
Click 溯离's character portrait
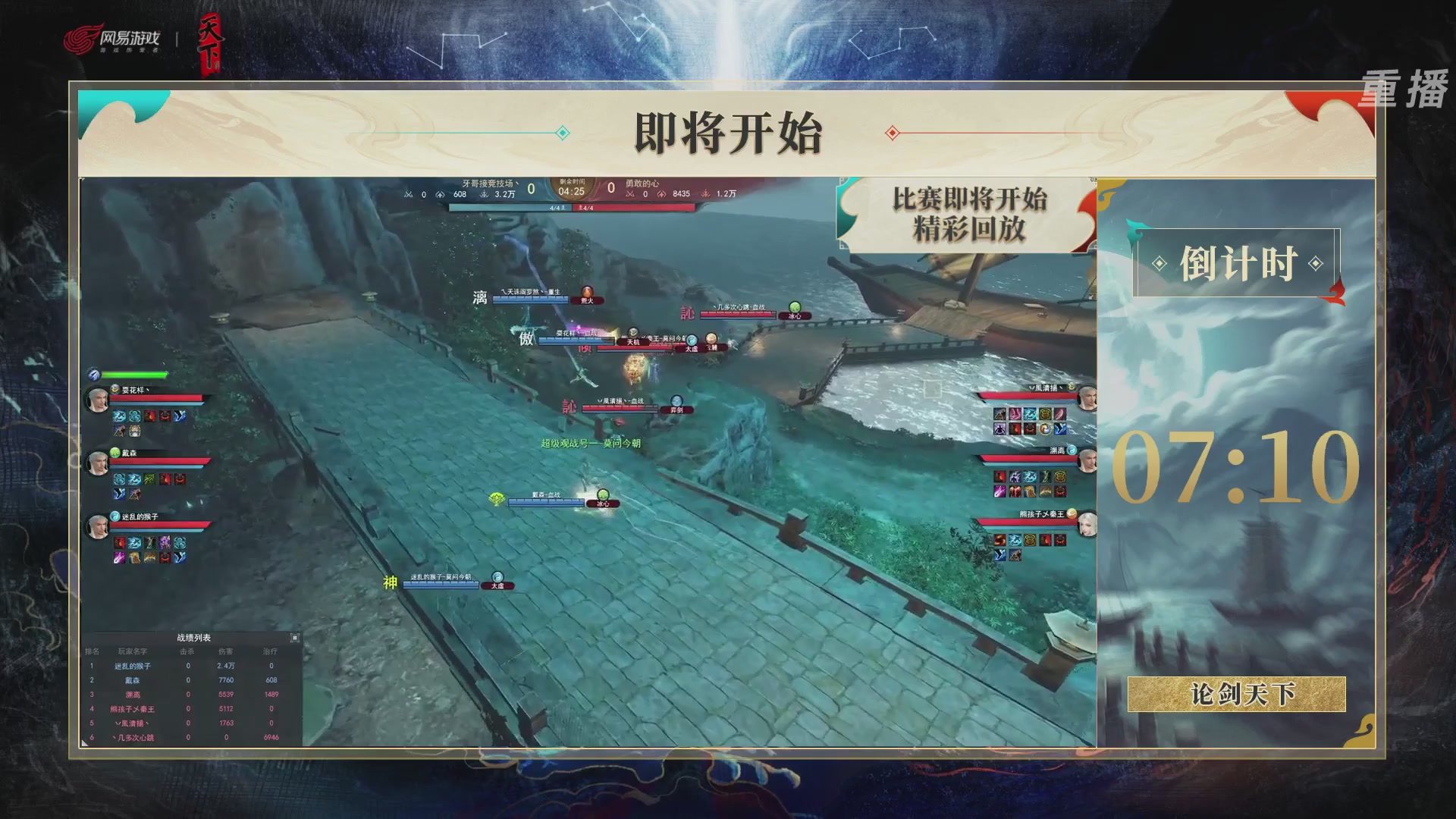click(1088, 461)
